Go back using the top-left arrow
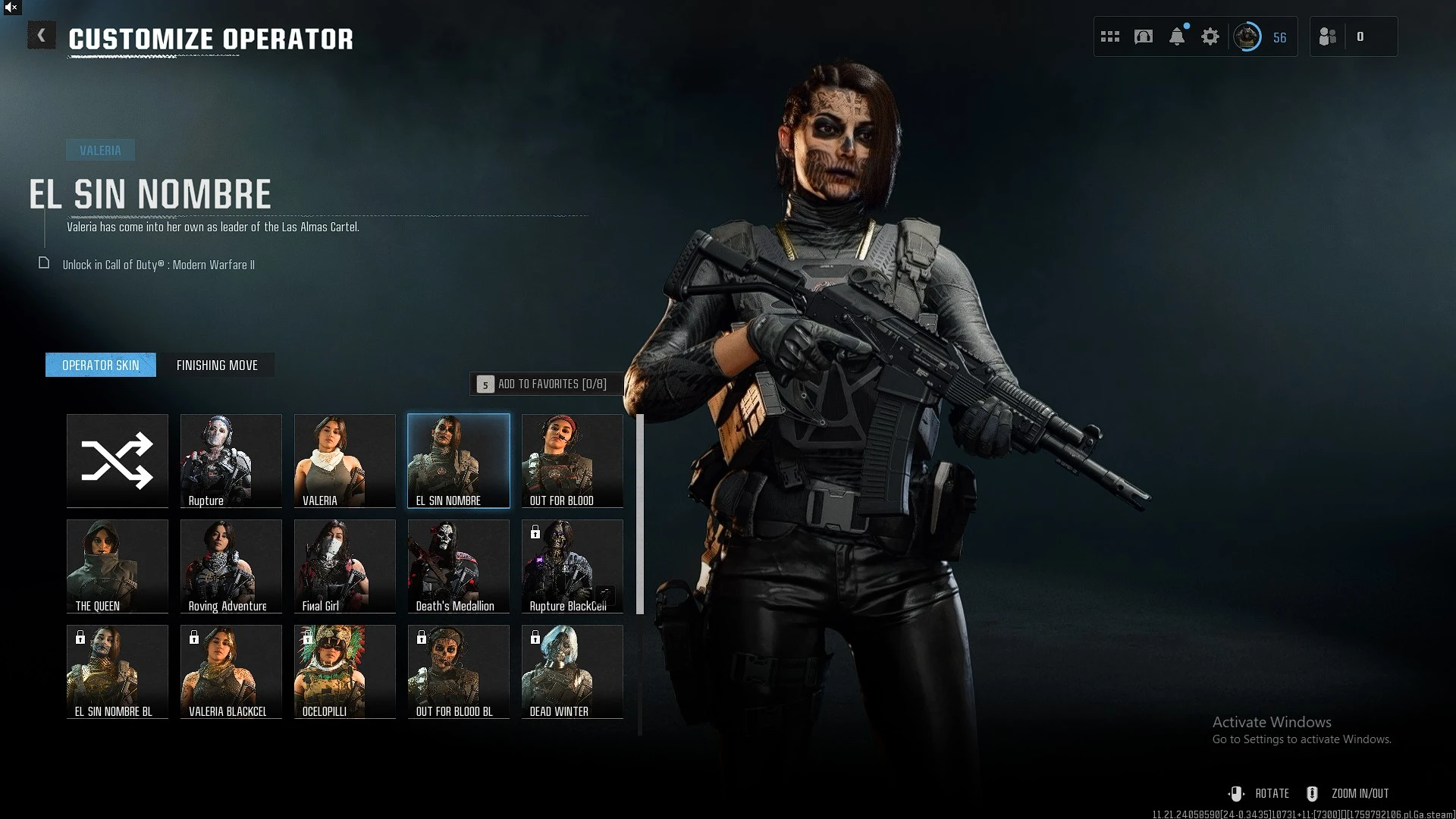This screenshot has height=819, width=1456. 42,36
